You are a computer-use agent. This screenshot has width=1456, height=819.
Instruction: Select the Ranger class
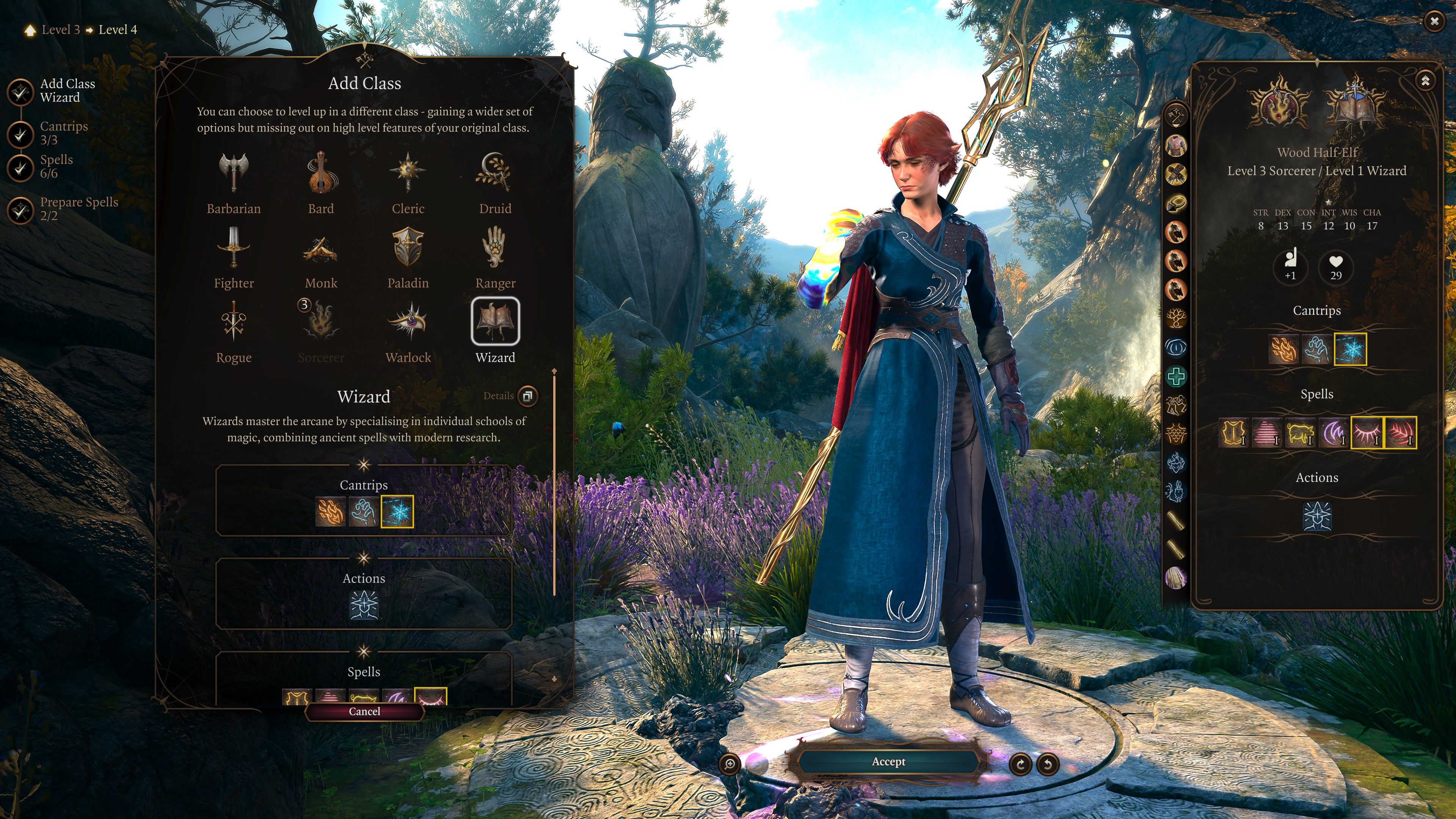pos(494,248)
